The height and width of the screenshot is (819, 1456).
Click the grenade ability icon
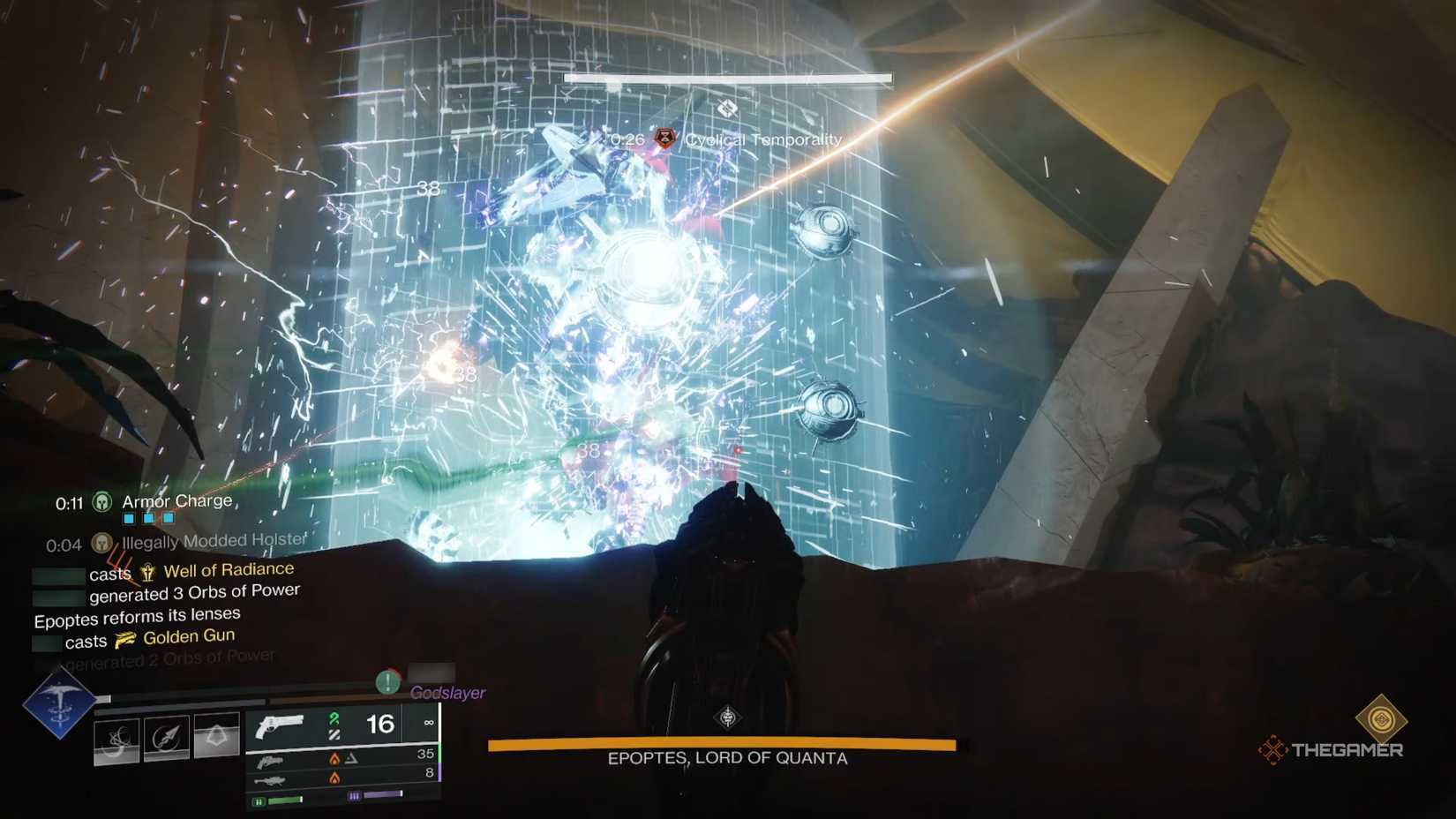(x=118, y=740)
